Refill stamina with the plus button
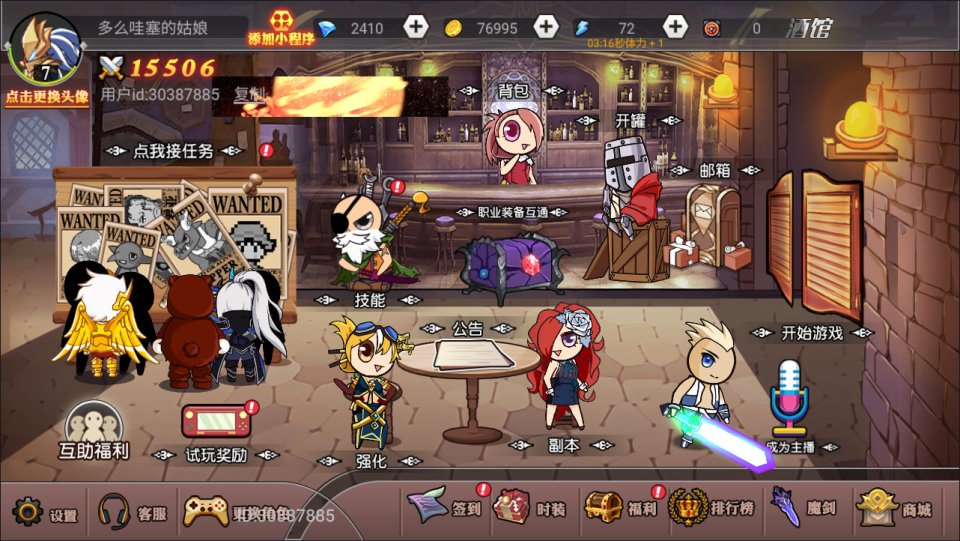The height and width of the screenshot is (541, 960). 676,28
